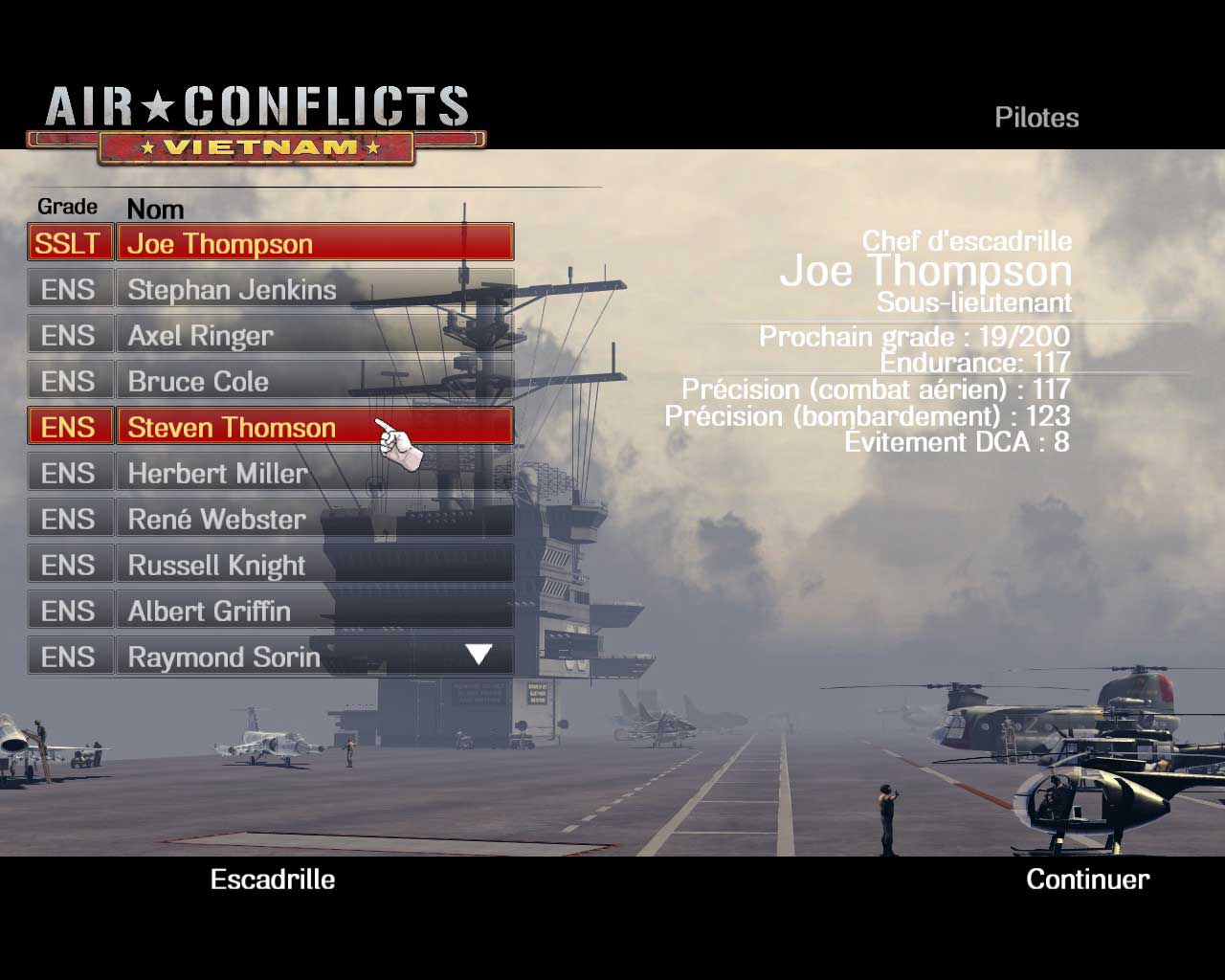Click the down arrow to show more pilots
The height and width of the screenshot is (980, 1225).
[x=479, y=655]
